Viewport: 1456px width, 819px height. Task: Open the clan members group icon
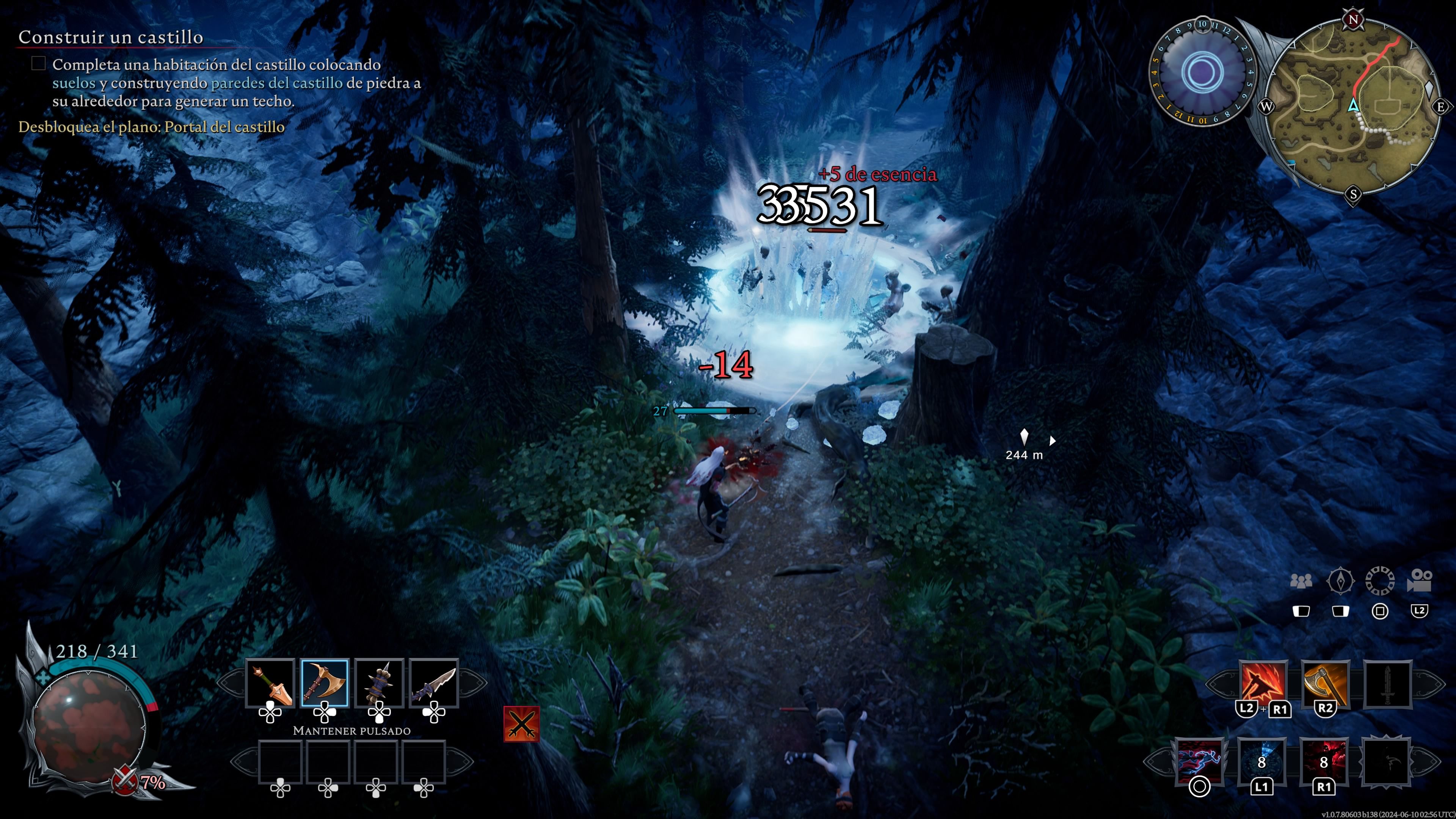[x=1301, y=581]
